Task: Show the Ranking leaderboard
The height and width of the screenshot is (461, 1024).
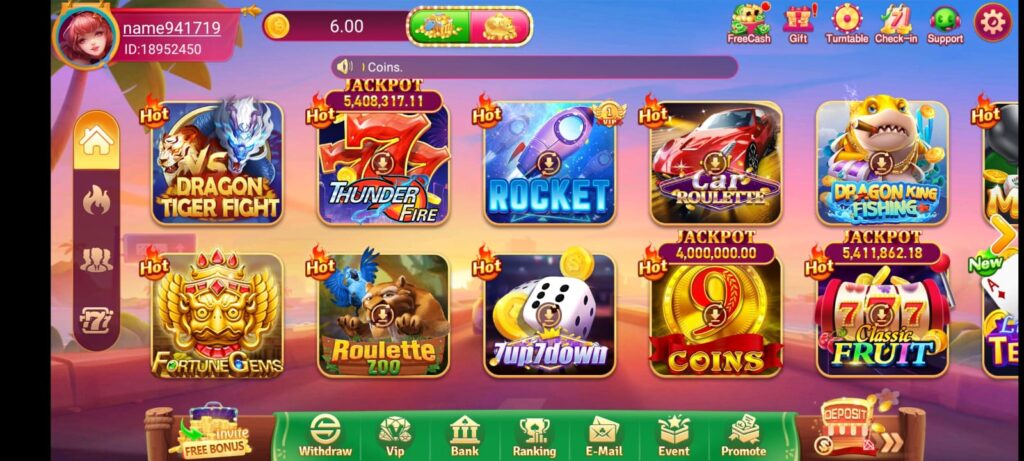Action: [536, 437]
